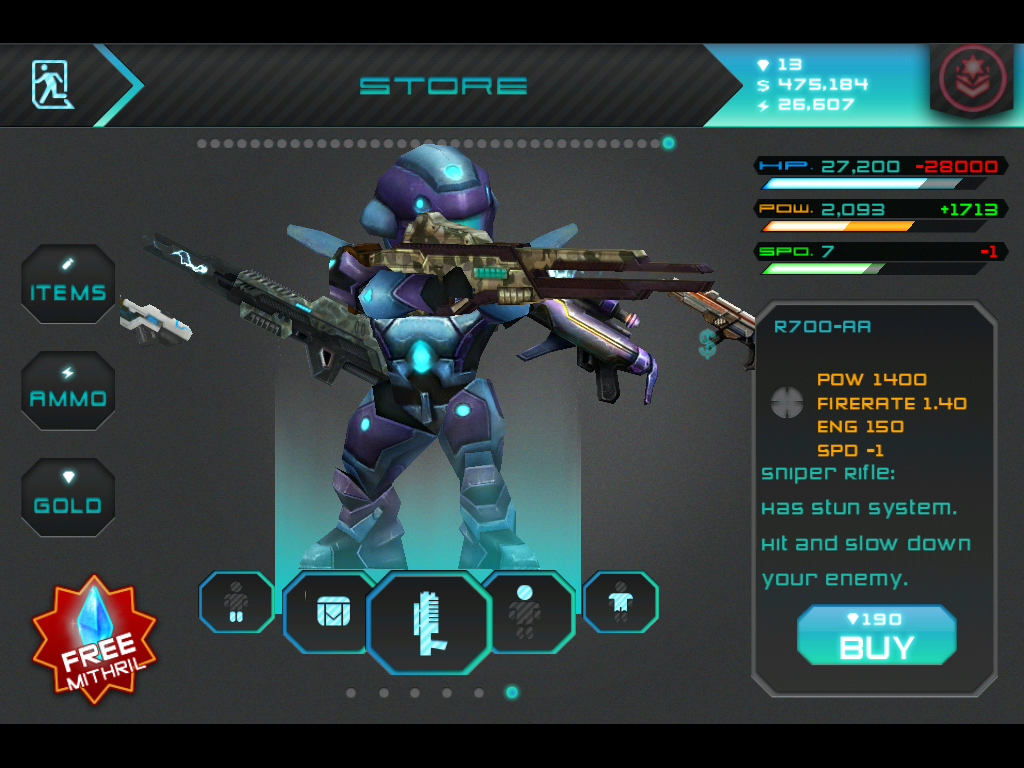Tap the mithril, cash and energy balance panel
The height and width of the screenshot is (768, 1024).
(810, 85)
